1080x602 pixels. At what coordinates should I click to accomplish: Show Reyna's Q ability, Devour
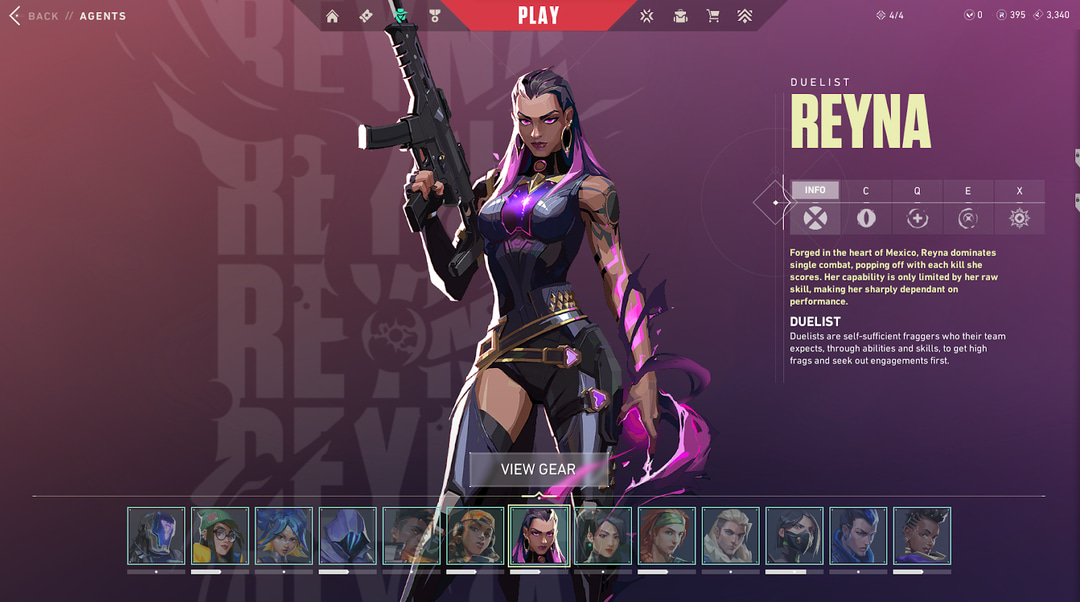pyautogui.click(x=917, y=218)
